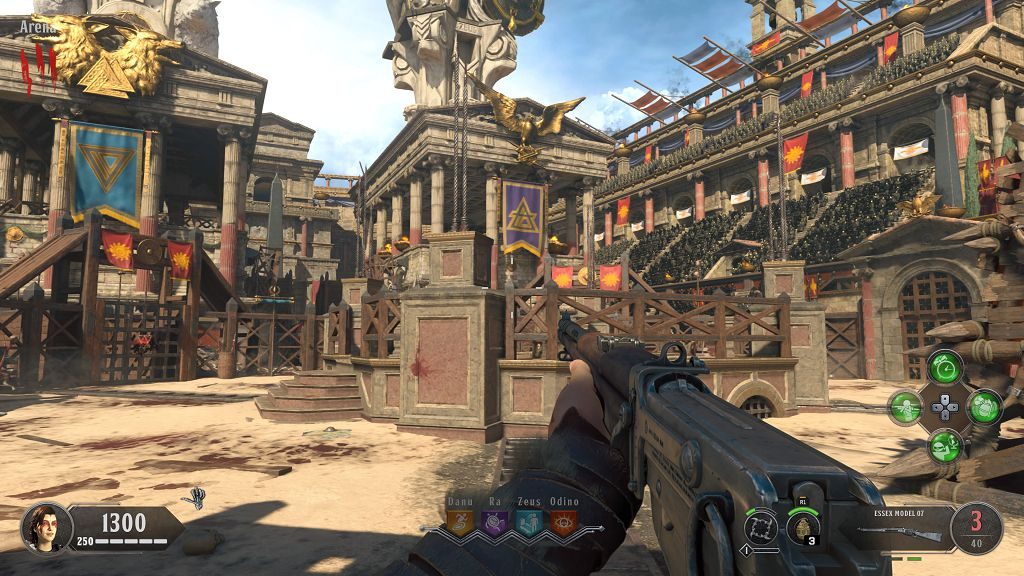Select the special weapon chakram icon
Image resolution: width=1024 pixels, height=576 pixels.
(x=761, y=526)
